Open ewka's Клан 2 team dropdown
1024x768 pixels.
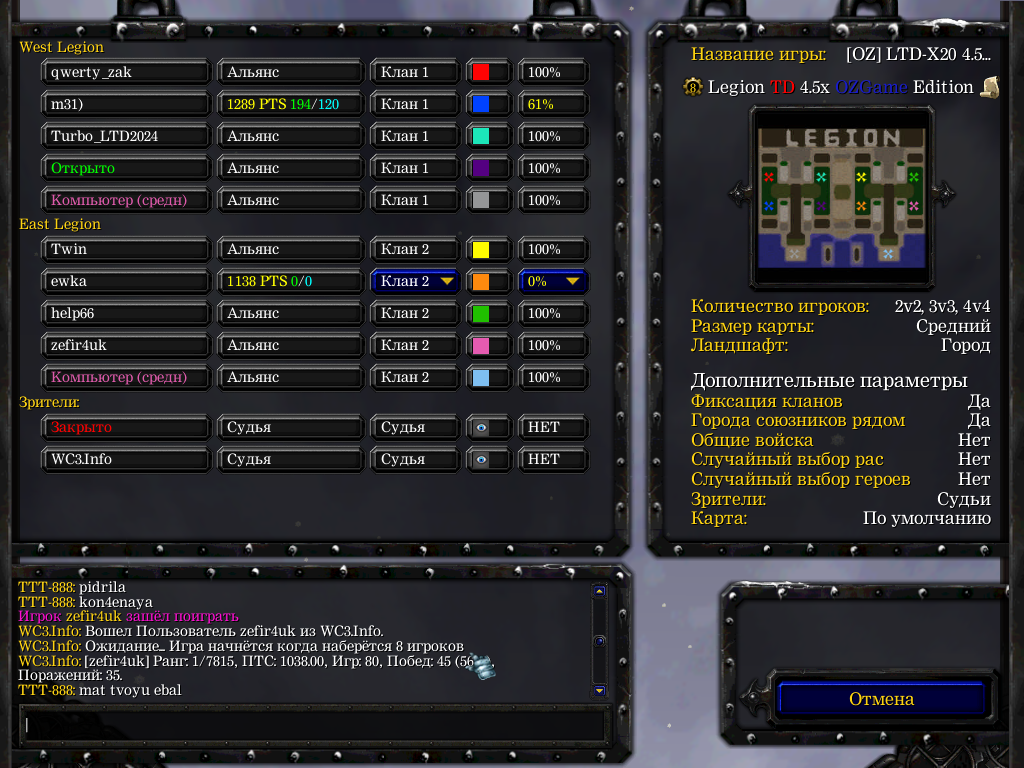tap(415, 281)
